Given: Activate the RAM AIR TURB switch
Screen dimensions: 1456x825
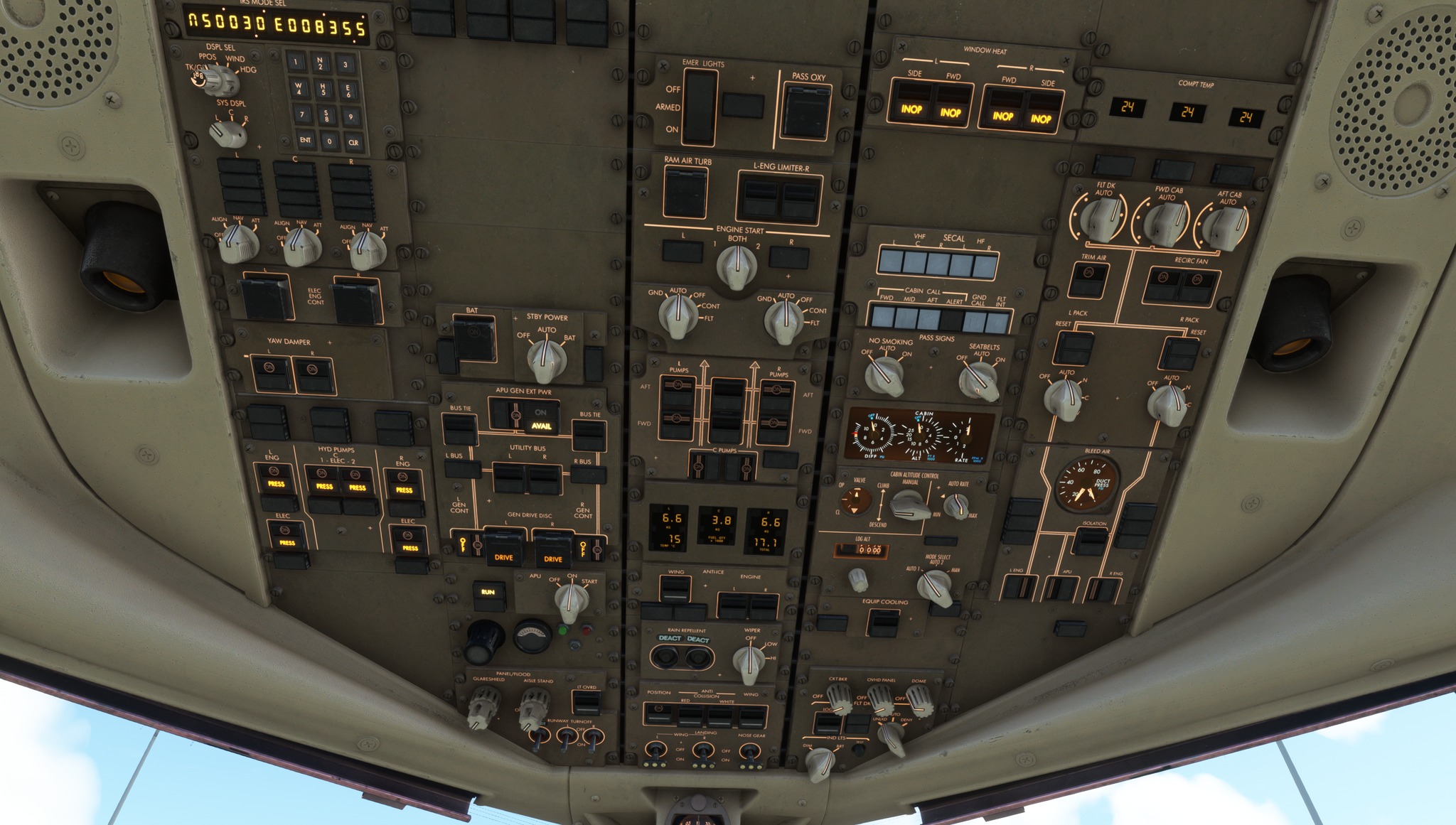Looking at the screenshot, I should [685, 193].
